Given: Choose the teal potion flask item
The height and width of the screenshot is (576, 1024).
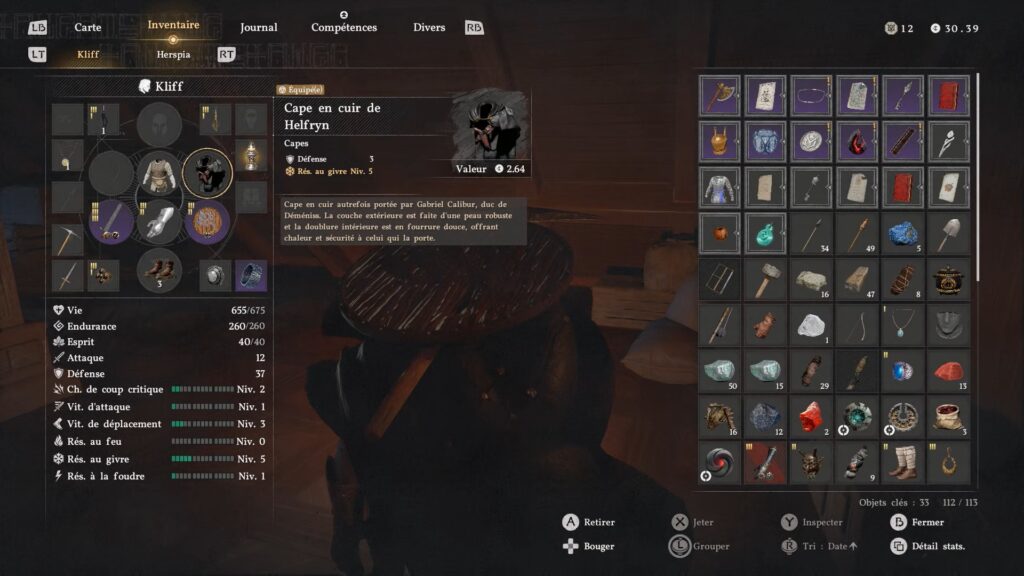Looking at the screenshot, I should [x=765, y=233].
